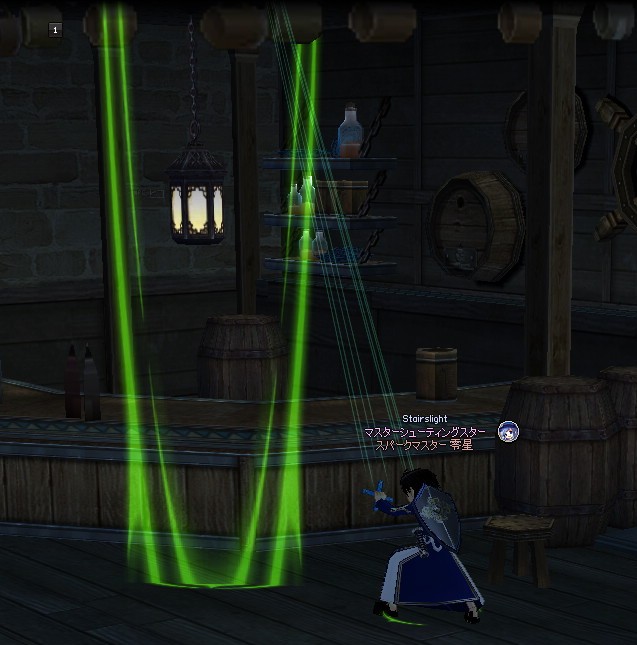Image resolution: width=637 pixels, height=645 pixels.
Task: Click the small numbered "1" box
Action: tap(55, 30)
